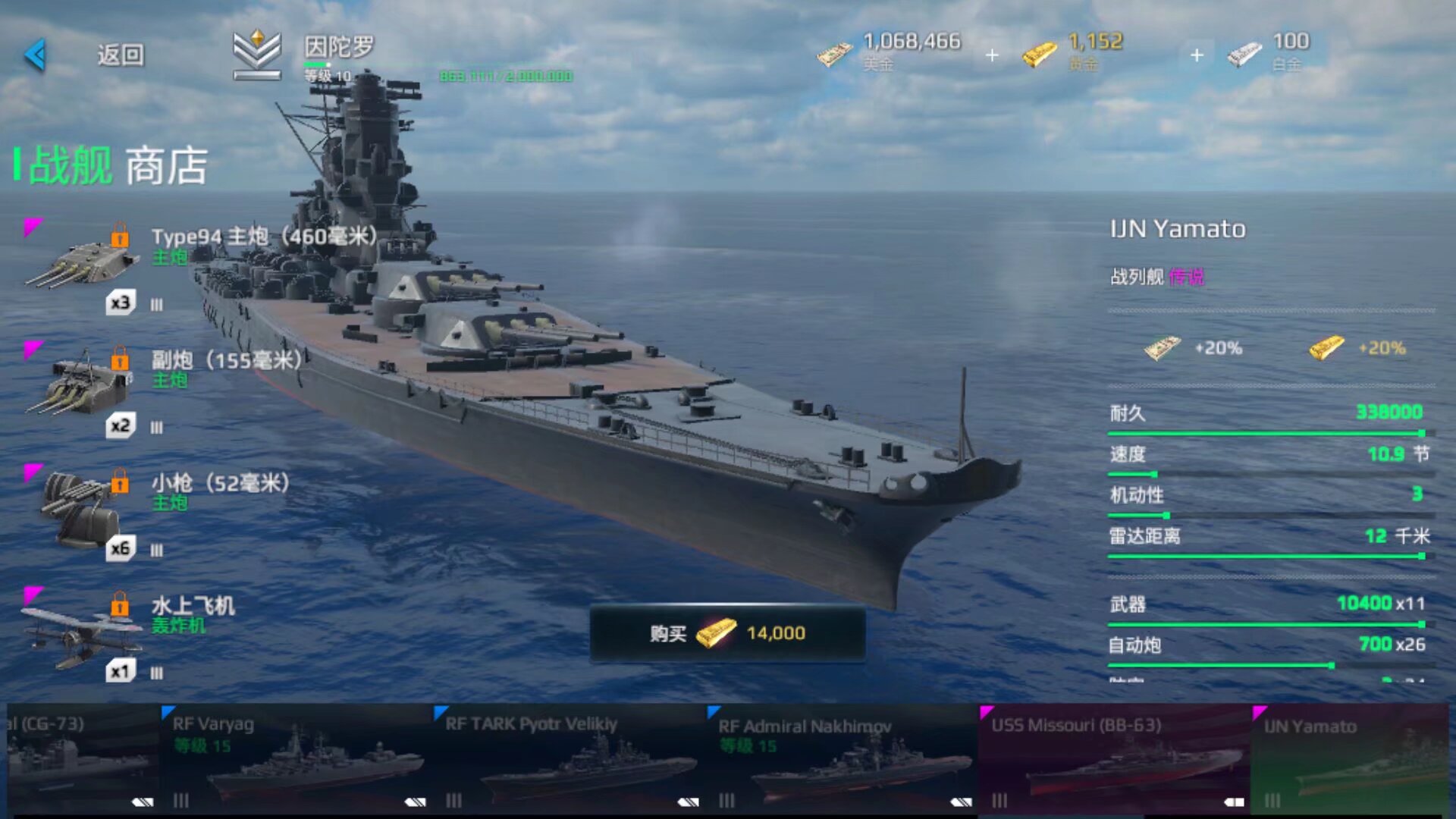
Task: Open the player rank profile icon
Action: pos(257,55)
